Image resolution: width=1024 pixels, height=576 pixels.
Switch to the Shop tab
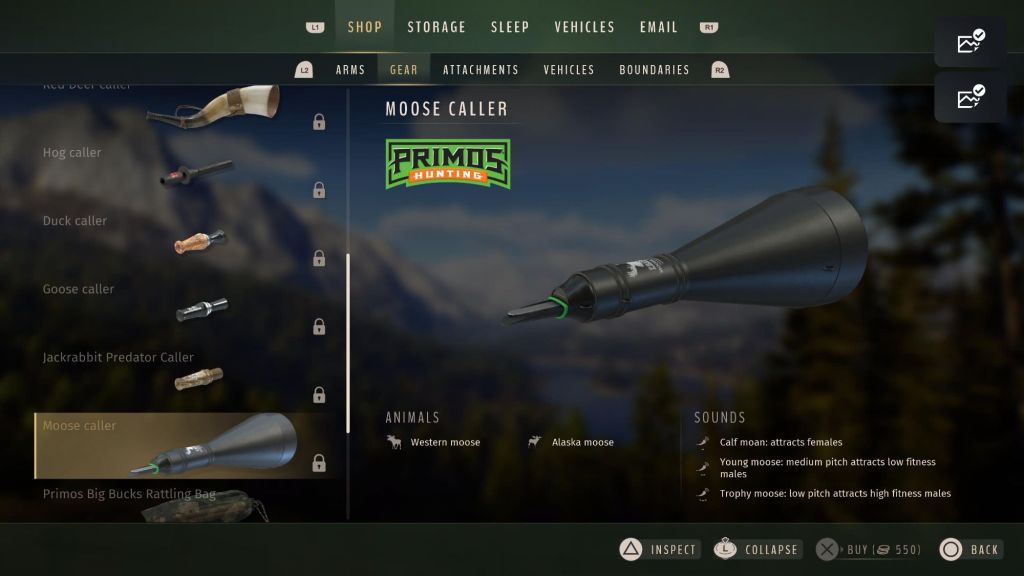point(364,27)
